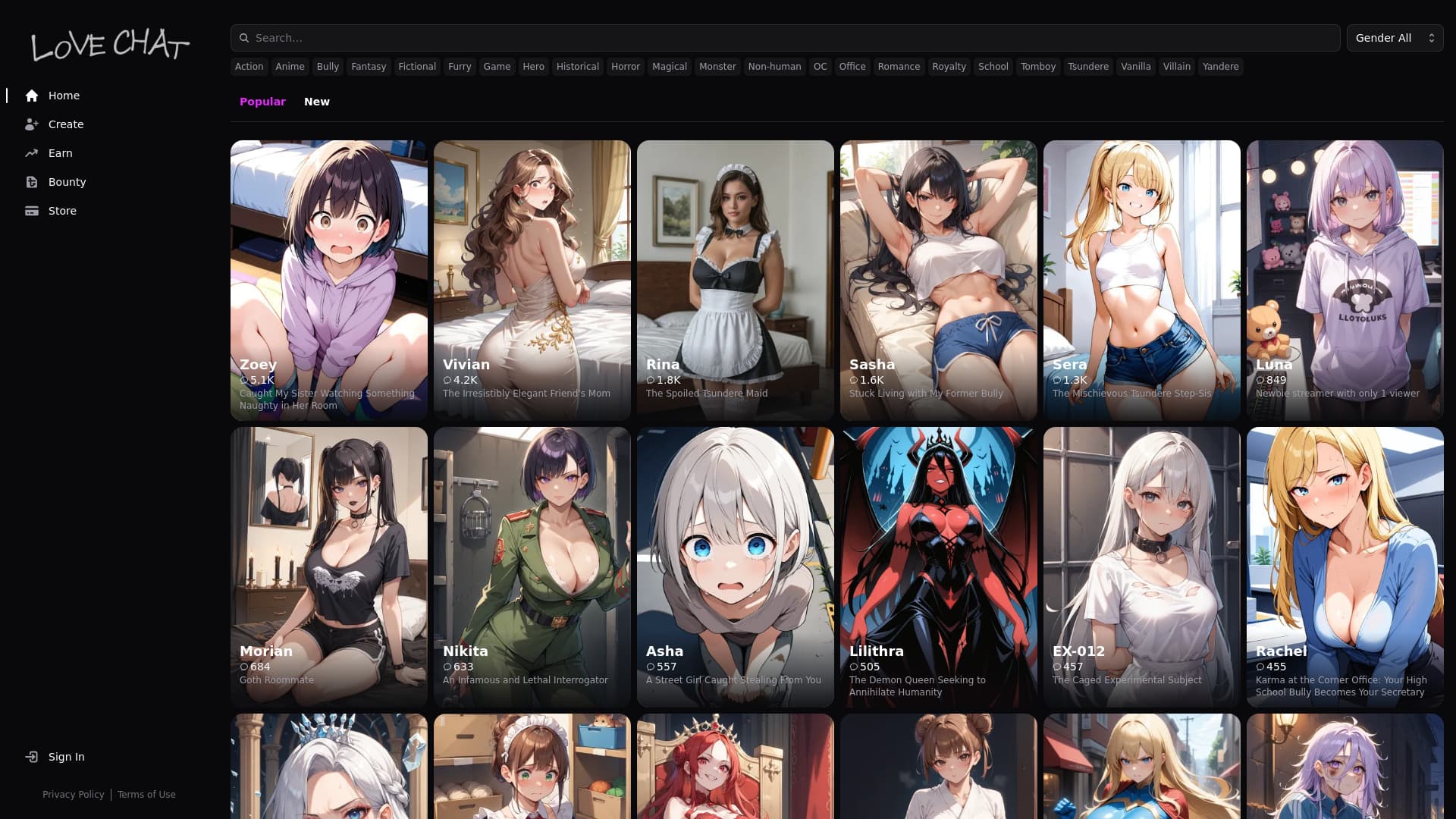Select the Home icon in the sidebar

(31, 96)
